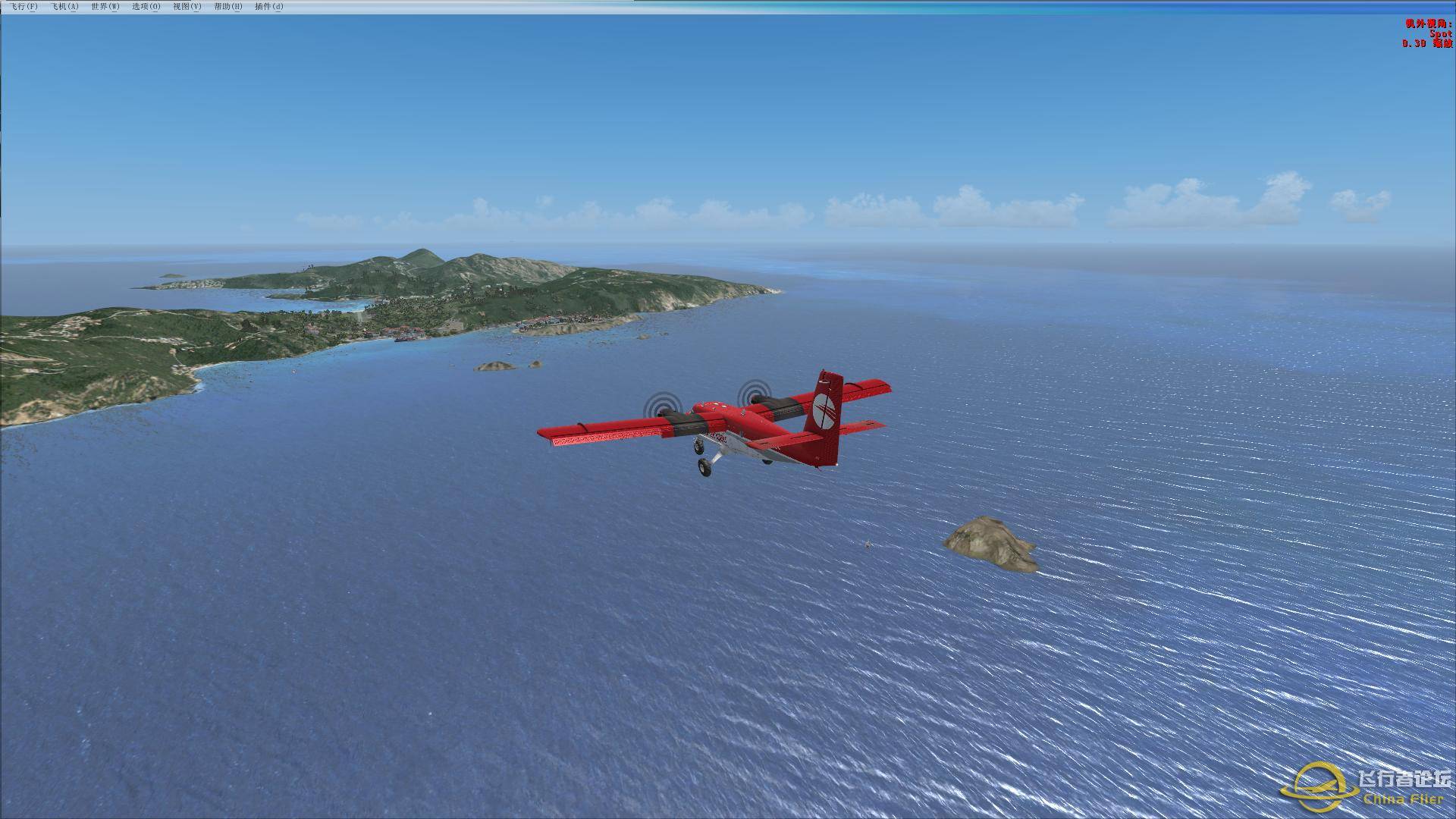
Task: Open the 飞行(F) Flights menu
Action: pos(24,7)
